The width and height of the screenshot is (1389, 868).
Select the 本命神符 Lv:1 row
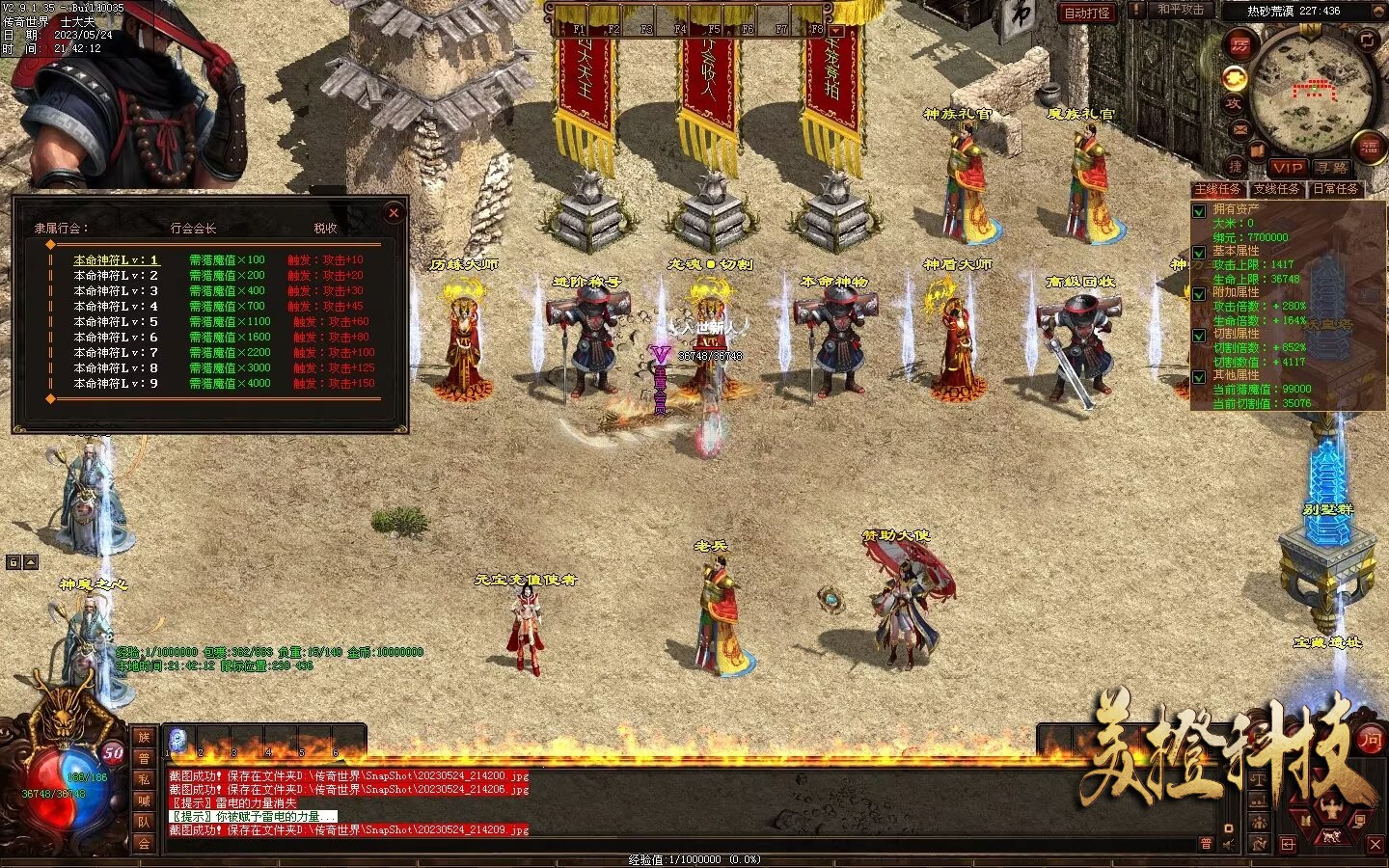(116, 259)
